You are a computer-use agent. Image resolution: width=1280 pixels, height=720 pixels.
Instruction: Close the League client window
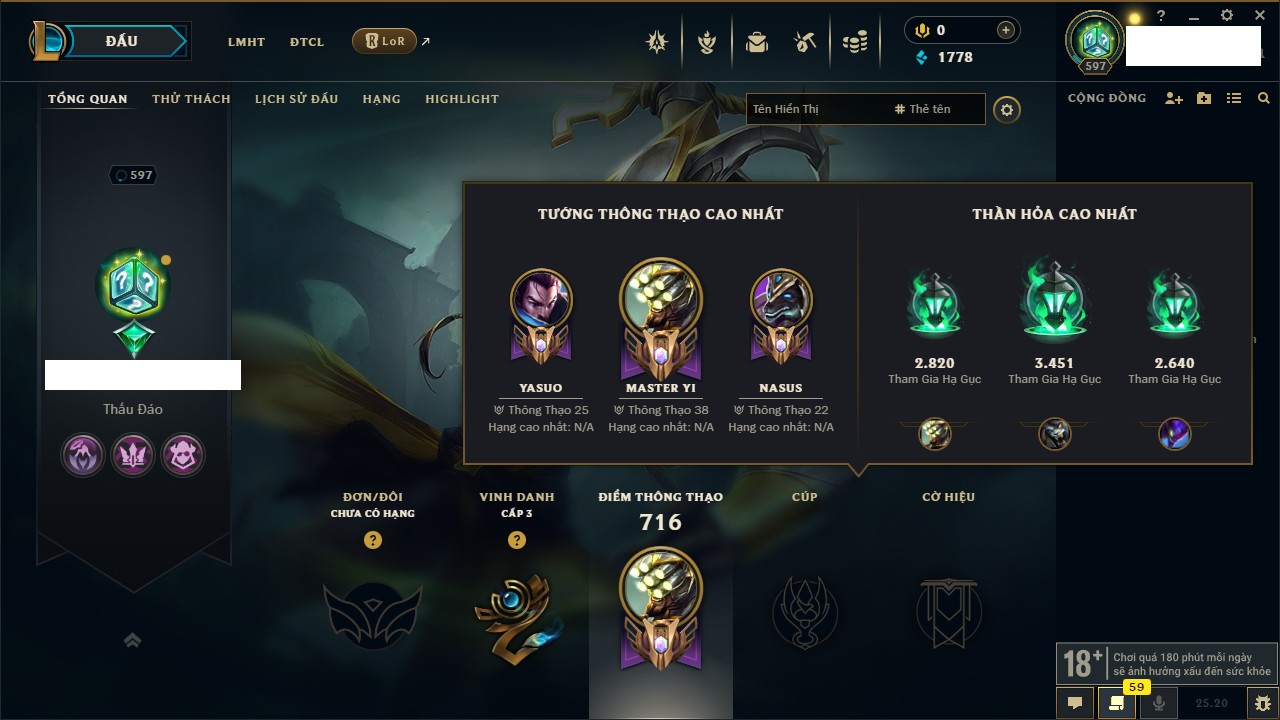tap(1259, 16)
